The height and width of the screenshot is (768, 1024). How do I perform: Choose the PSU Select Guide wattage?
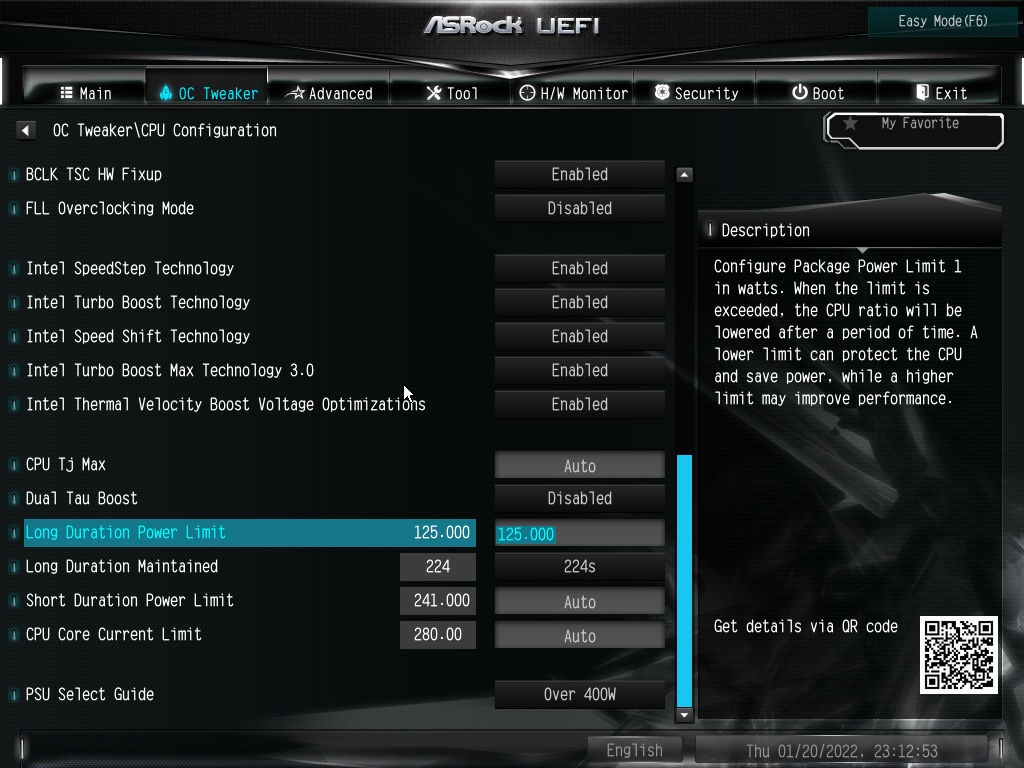pos(580,694)
